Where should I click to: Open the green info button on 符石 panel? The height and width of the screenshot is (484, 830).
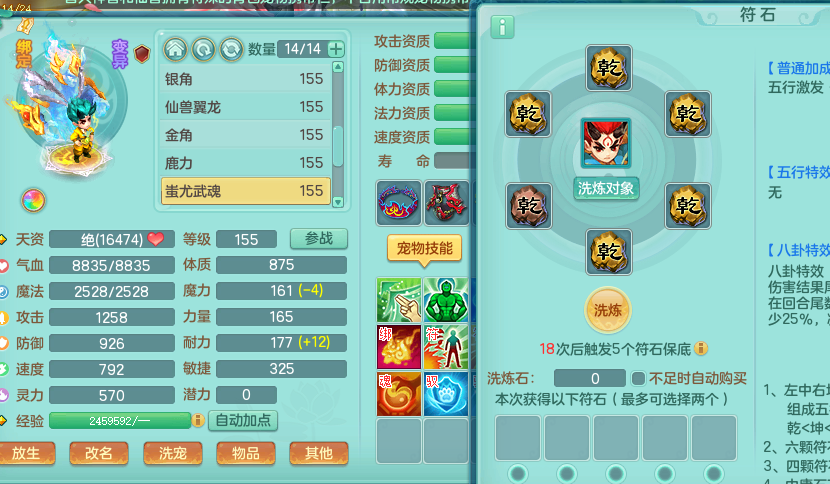pyautogui.click(x=502, y=27)
